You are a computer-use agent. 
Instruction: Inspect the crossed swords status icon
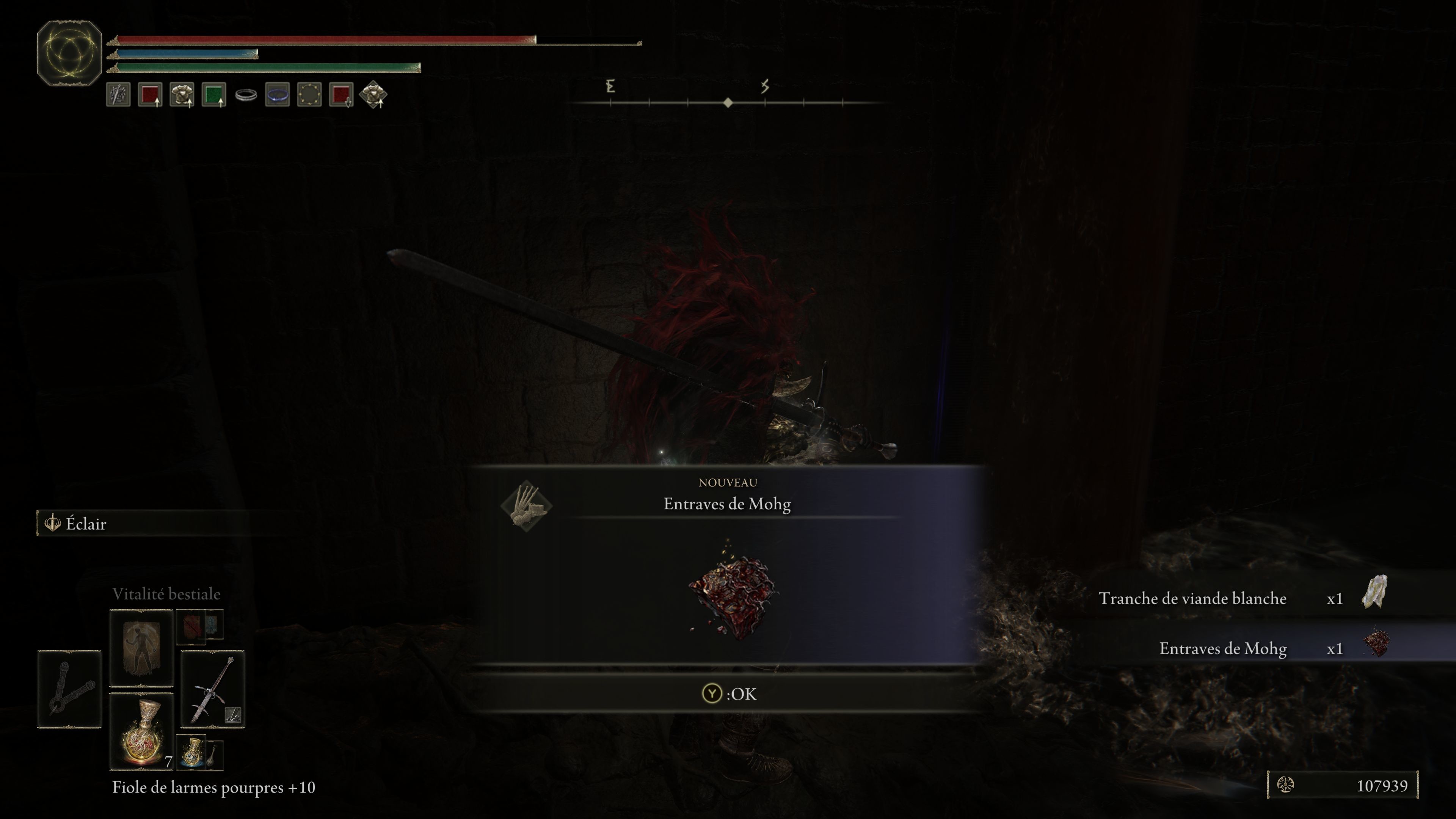pyautogui.click(x=118, y=94)
